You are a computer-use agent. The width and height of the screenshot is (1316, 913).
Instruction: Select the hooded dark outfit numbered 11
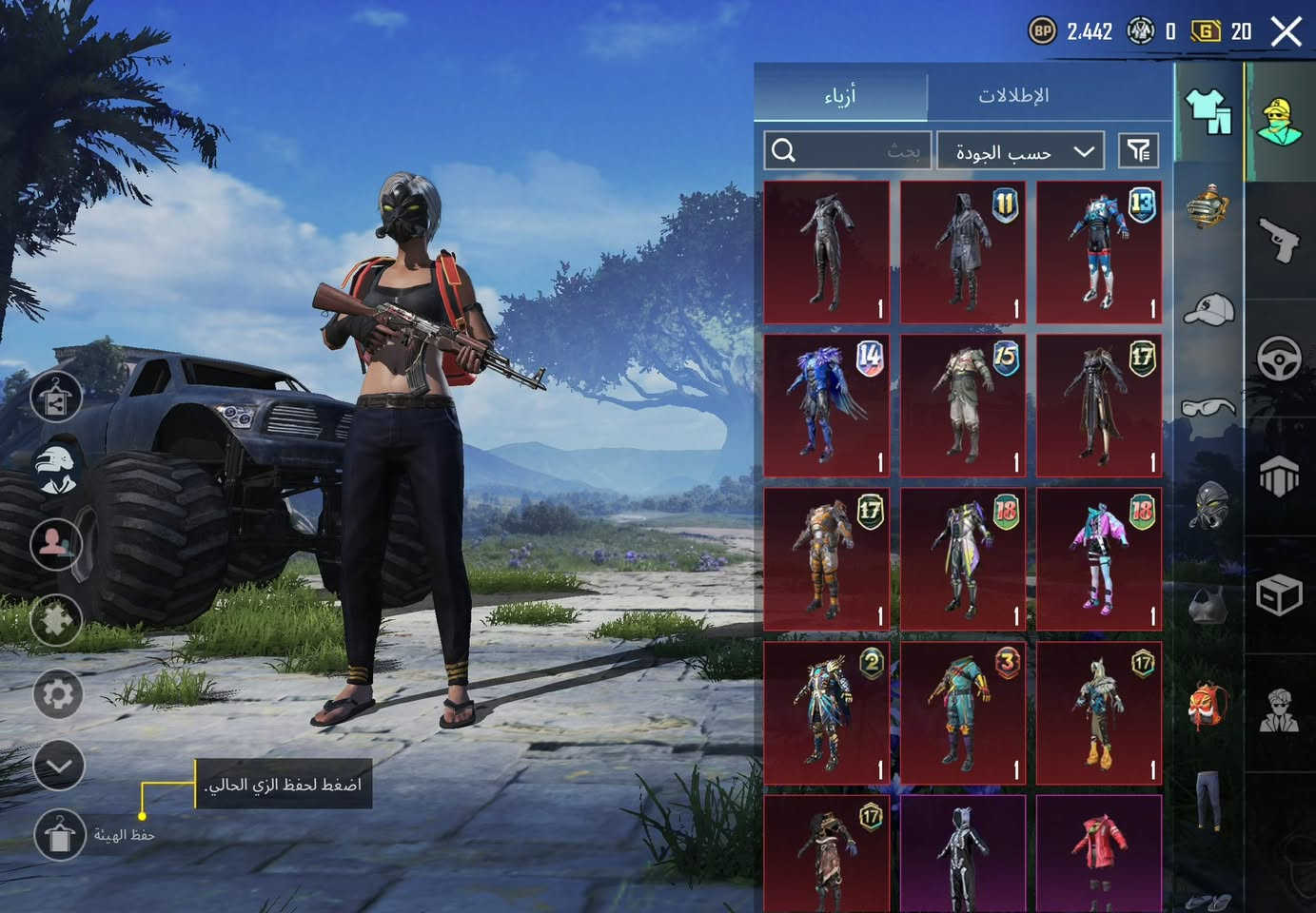pos(963,252)
